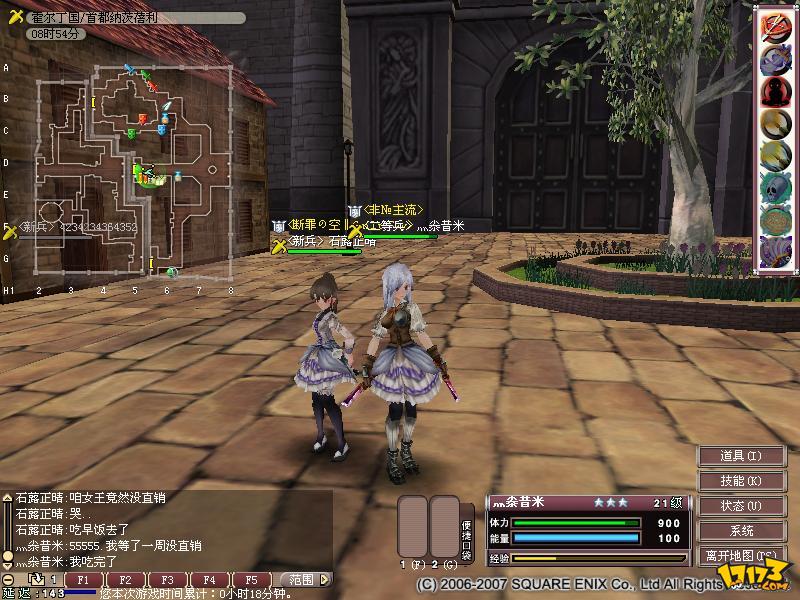The width and height of the screenshot is (800, 600).
Task: Use the skull skill icon
Action: click(772, 186)
